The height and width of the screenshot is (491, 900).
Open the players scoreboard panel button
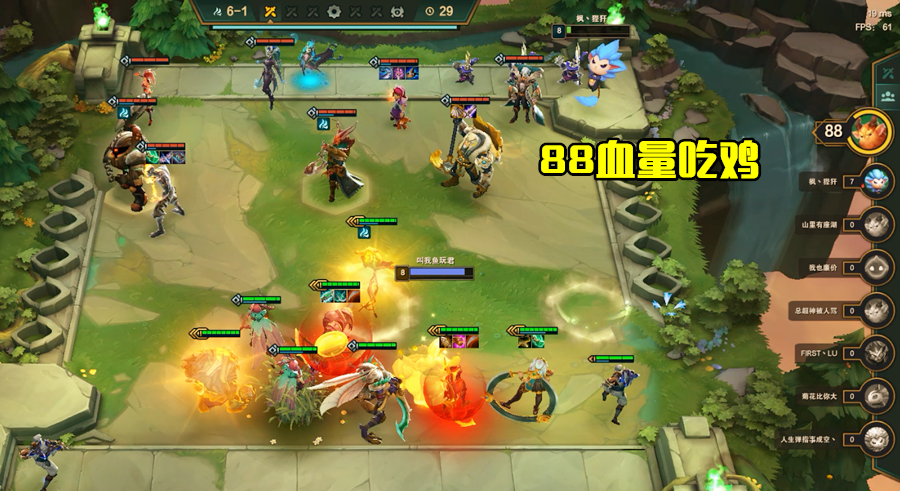tap(887, 96)
